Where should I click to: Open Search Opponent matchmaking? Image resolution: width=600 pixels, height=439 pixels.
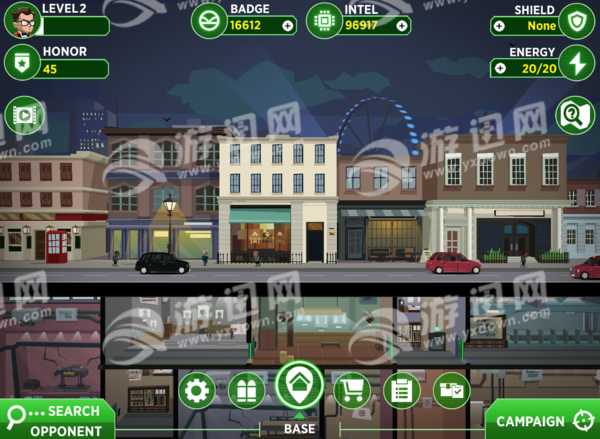click(56, 419)
